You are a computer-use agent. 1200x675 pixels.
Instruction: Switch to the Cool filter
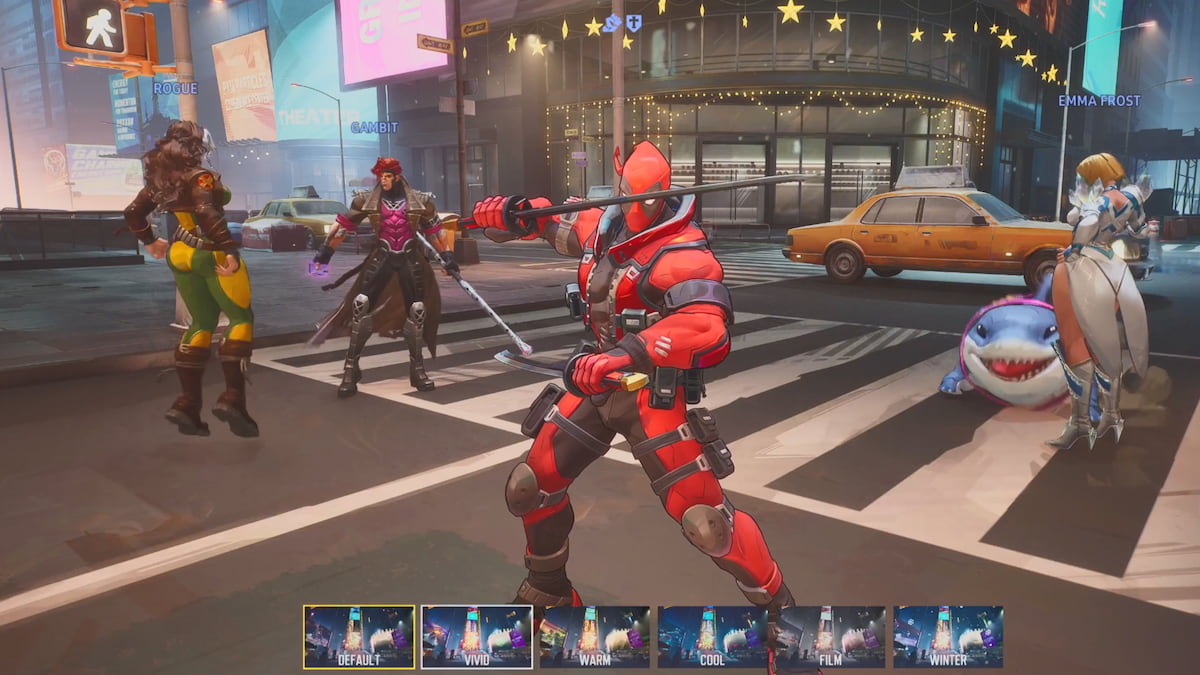[712, 637]
